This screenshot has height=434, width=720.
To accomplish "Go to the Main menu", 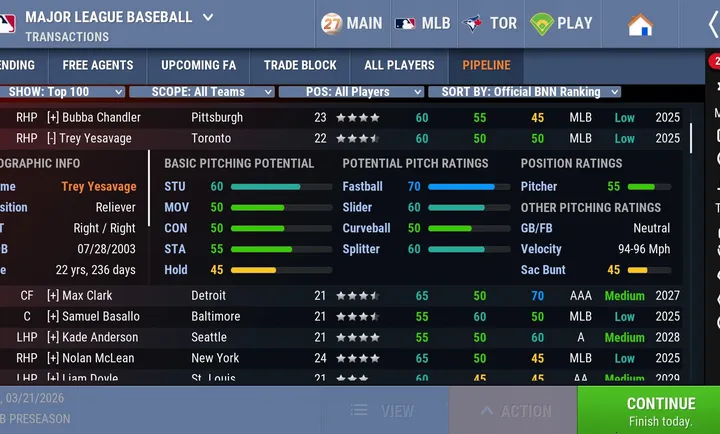I will (x=351, y=23).
